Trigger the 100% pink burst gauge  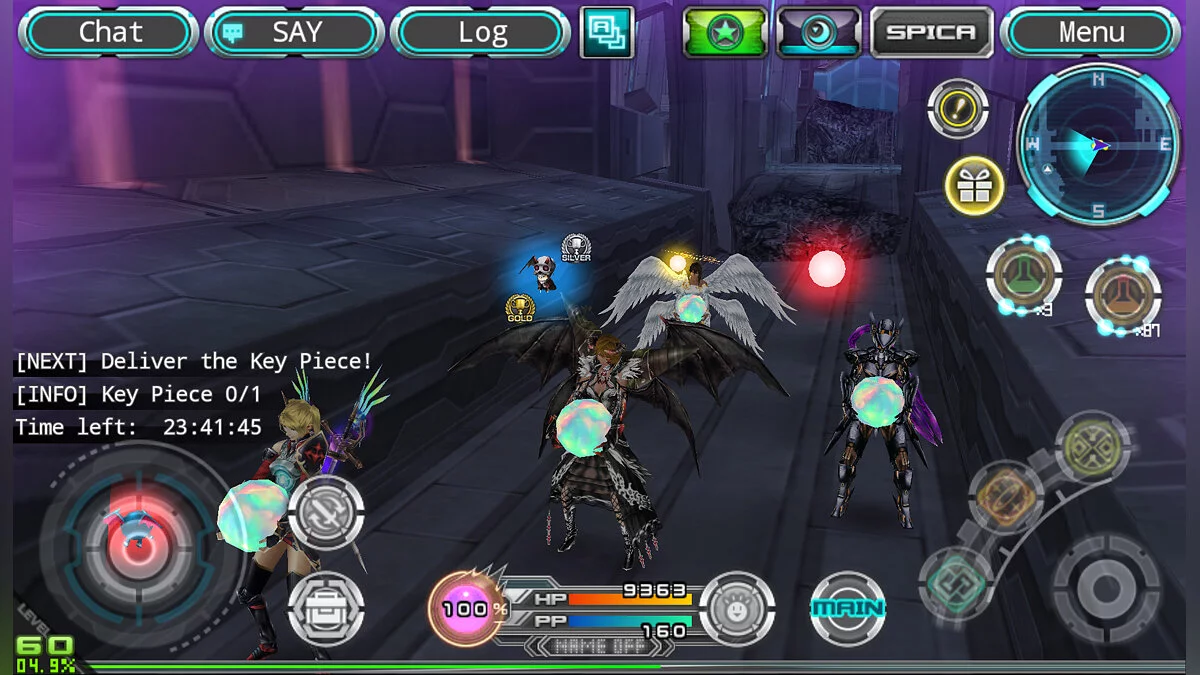point(467,608)
